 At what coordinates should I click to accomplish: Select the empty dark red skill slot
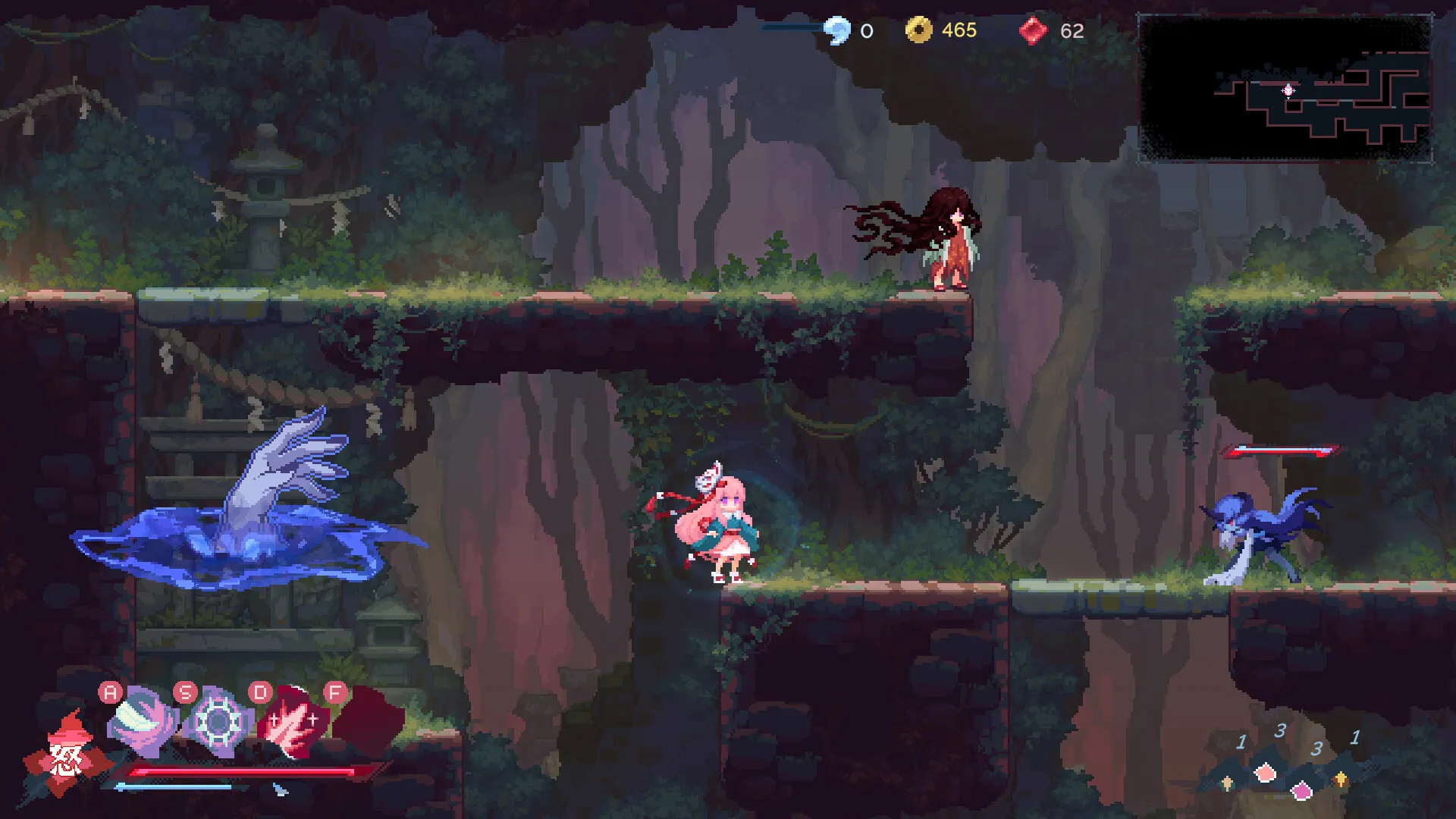click(x=369, y=719)
